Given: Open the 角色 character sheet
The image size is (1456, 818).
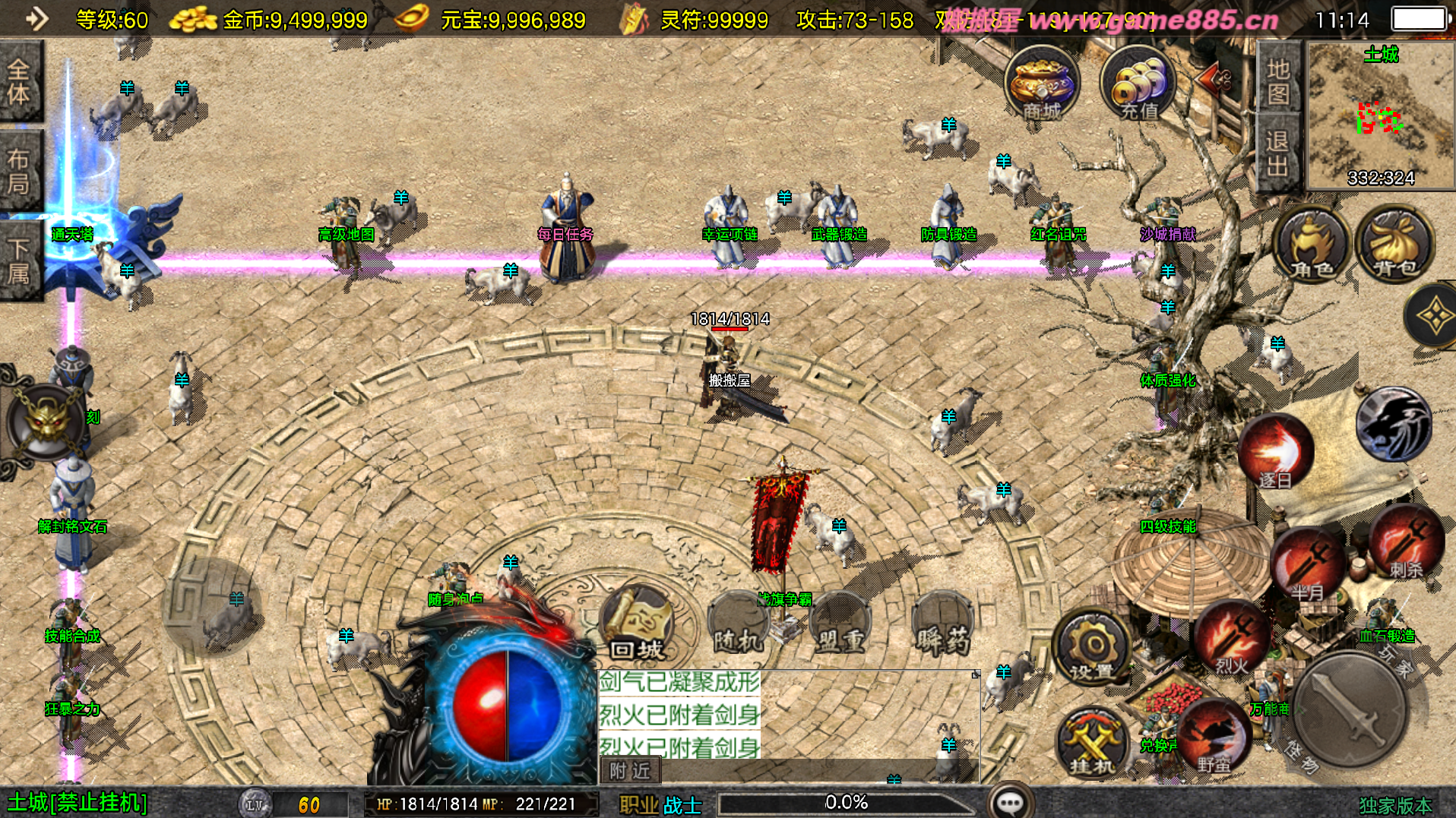Looking at the screenshot, I should click(x=1312, y=245).
